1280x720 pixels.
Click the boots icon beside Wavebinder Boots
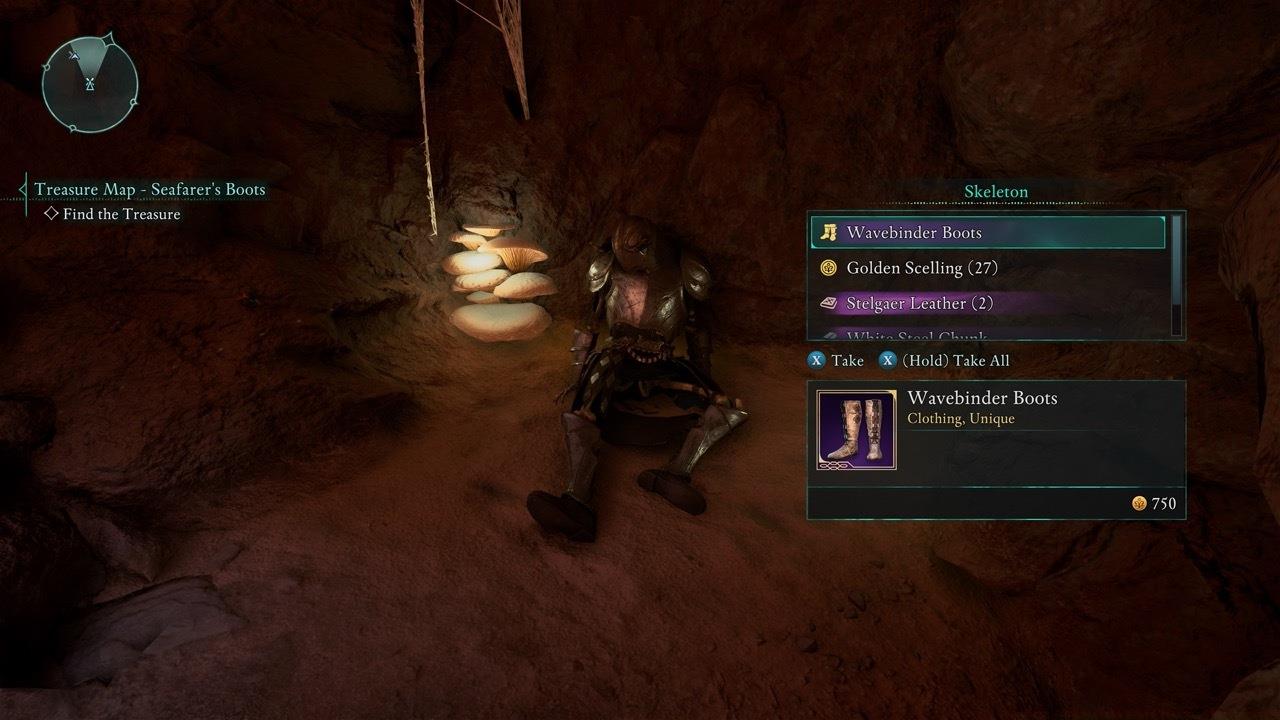click(x=829, y=232)
